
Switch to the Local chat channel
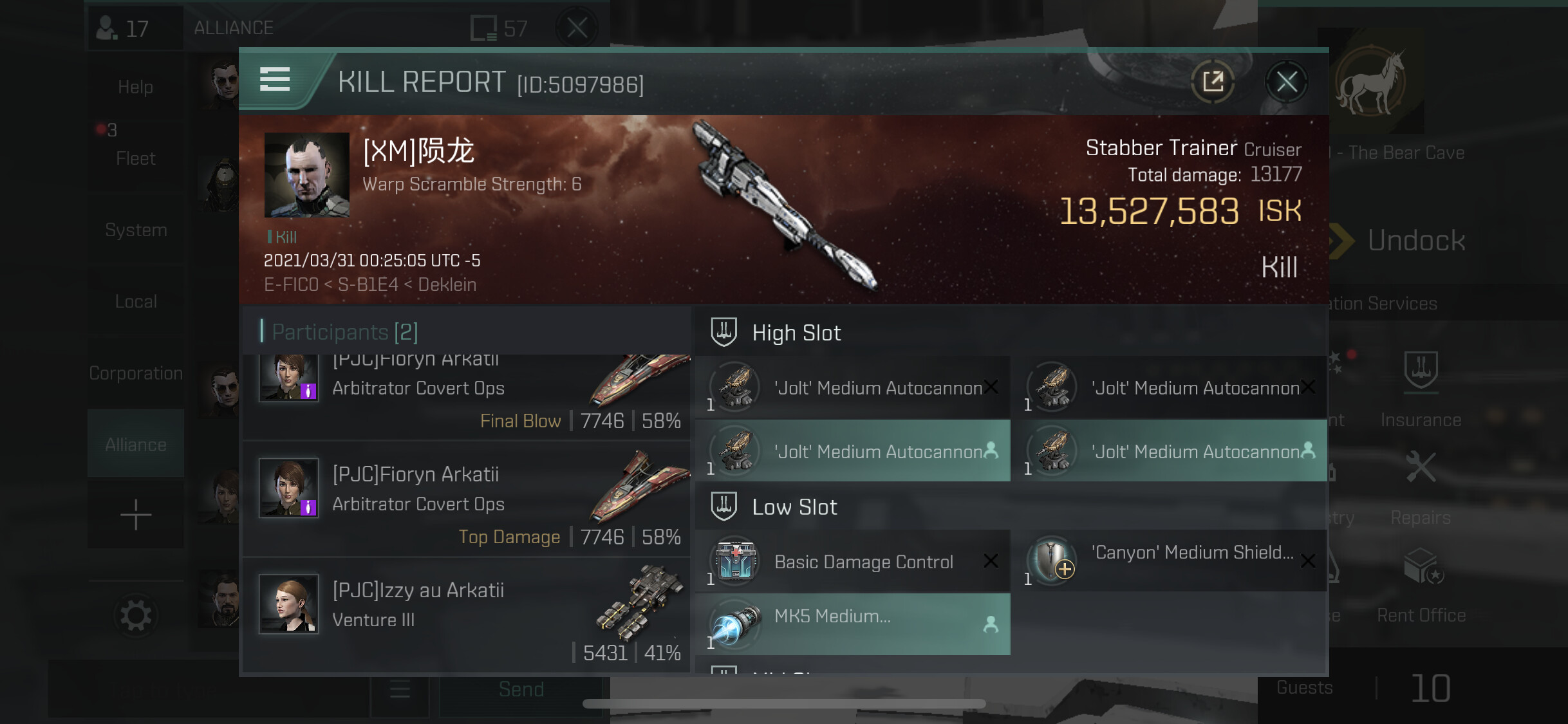pyautogui.click(x=136, y=301)
